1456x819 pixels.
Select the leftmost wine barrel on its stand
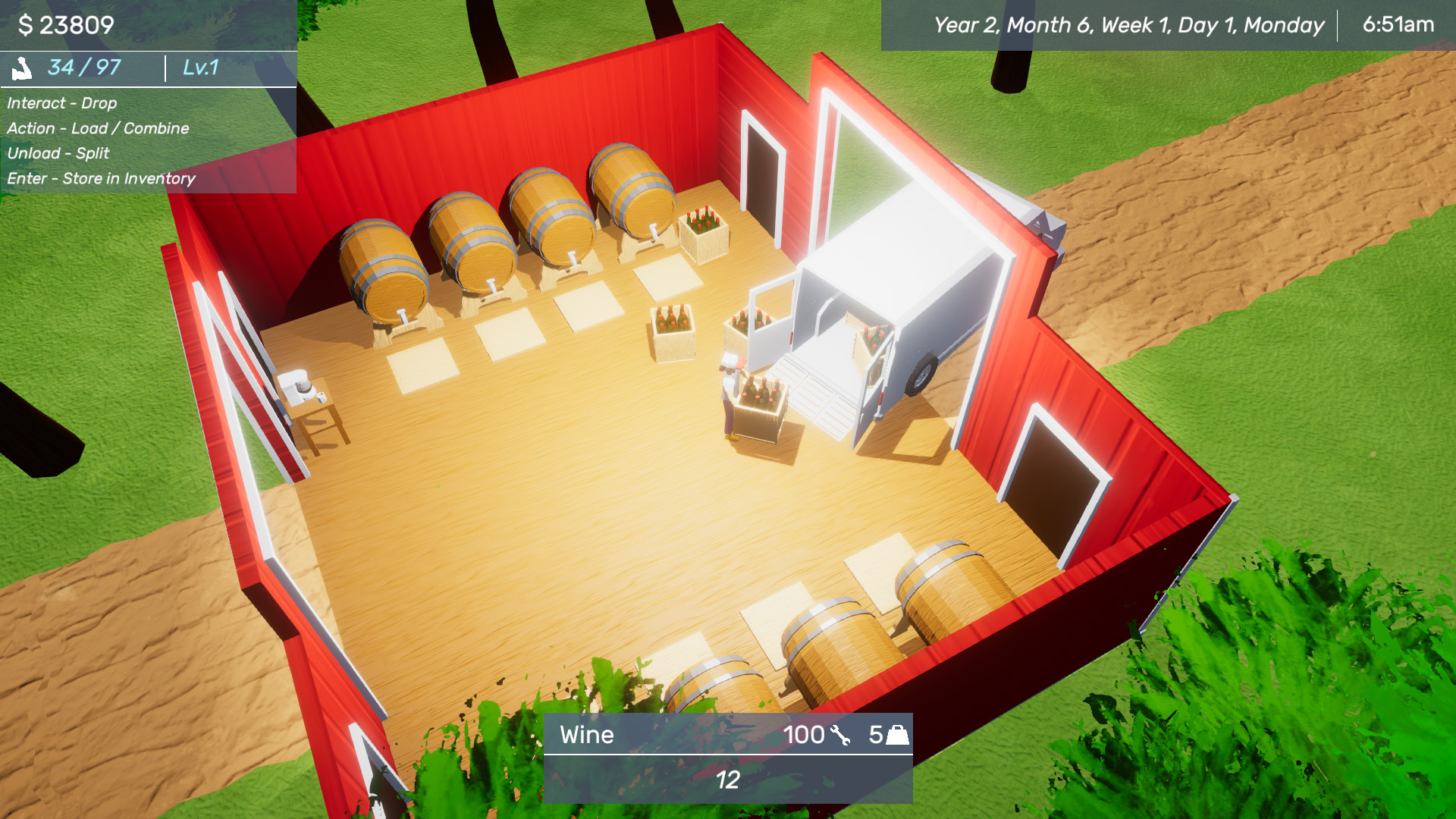[383, 265]
